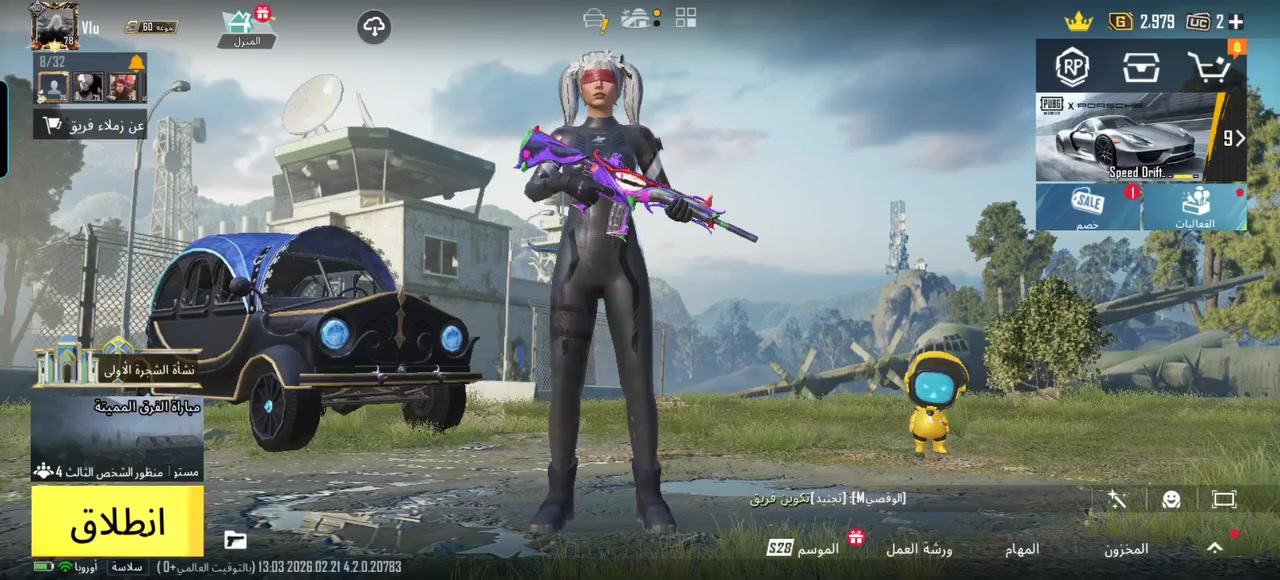The height and width of the screenshot is (580, 1280).
Task: Open the smiley emote icon
Action: point(1171,499)
